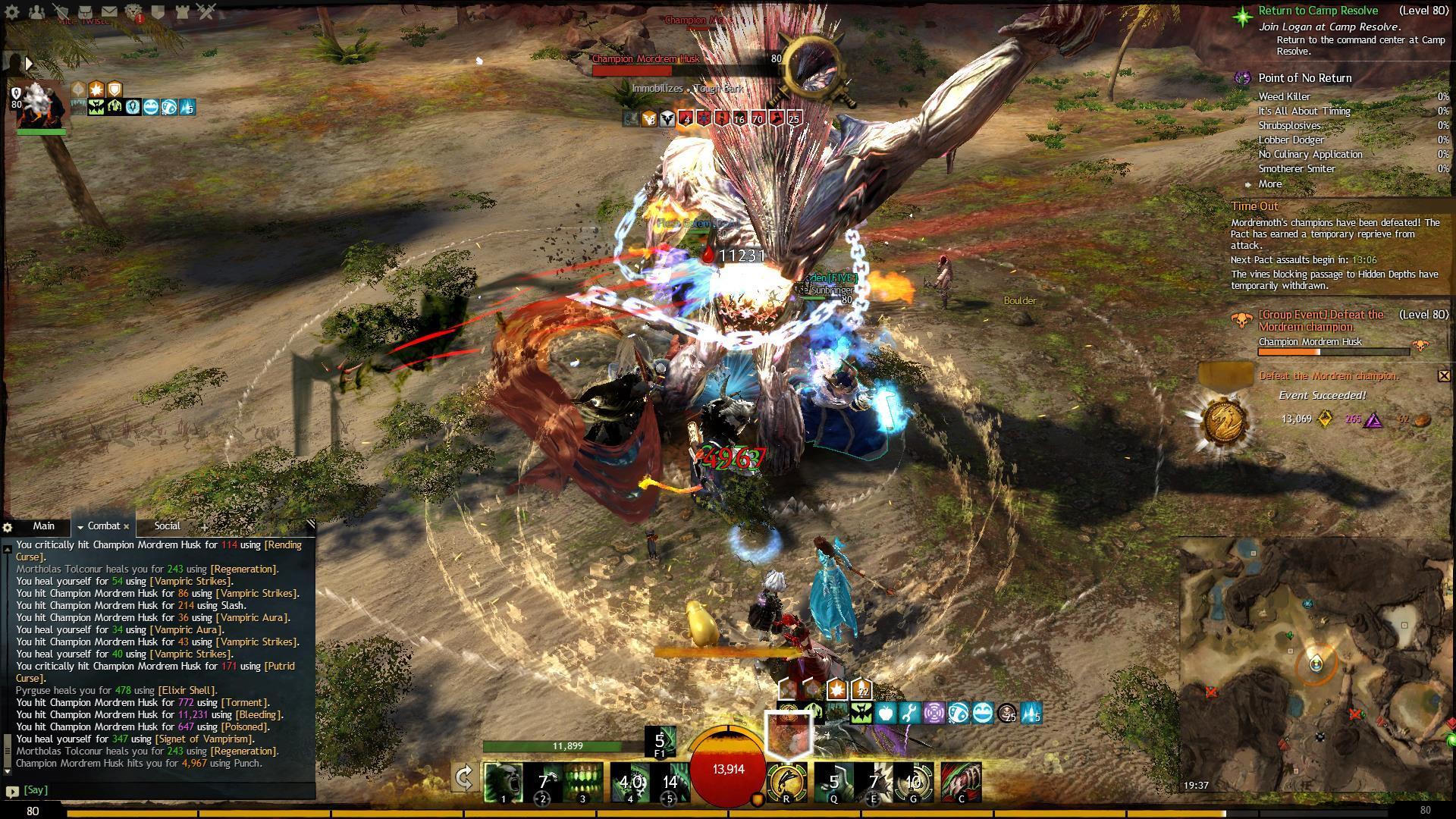Open the guild shield icon
1456x819 pixels.
tap(158, 12)
